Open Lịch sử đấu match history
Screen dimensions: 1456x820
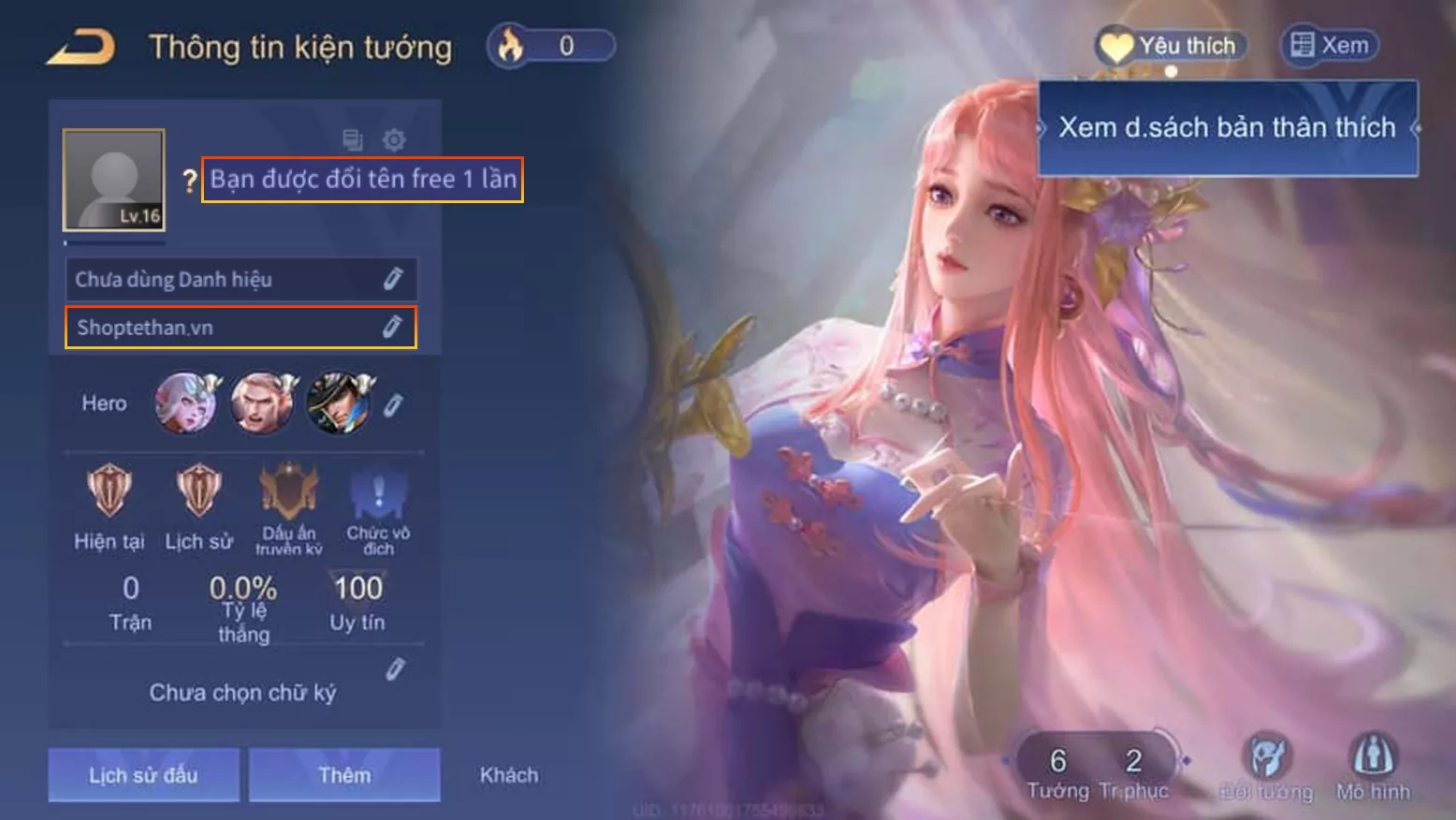[x=143, y=774]
